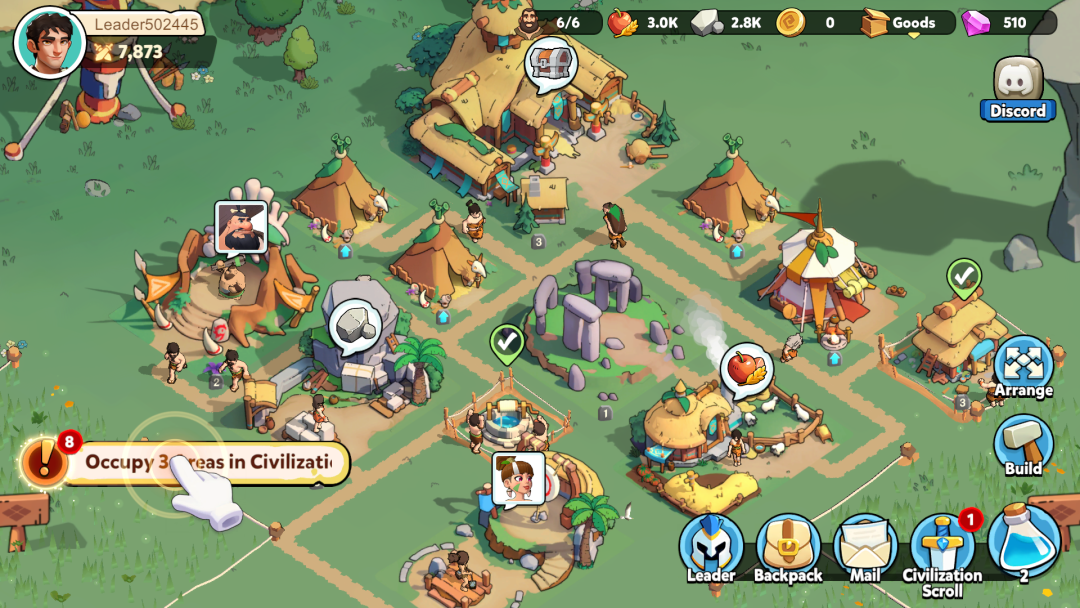Collect the apple food bubble

pyautogui.click(x=746, y=368)
